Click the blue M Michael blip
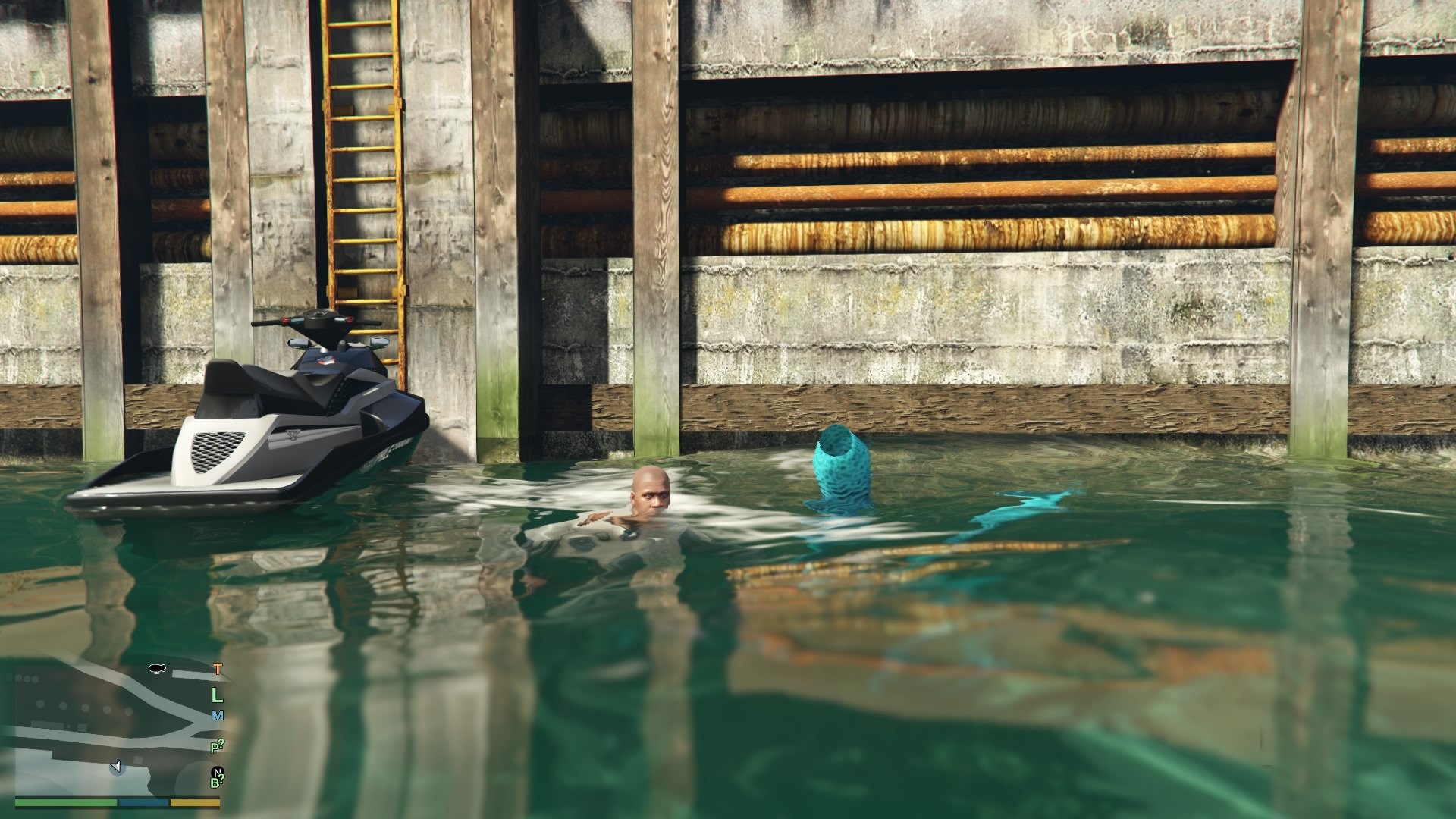 click(218, 716)
